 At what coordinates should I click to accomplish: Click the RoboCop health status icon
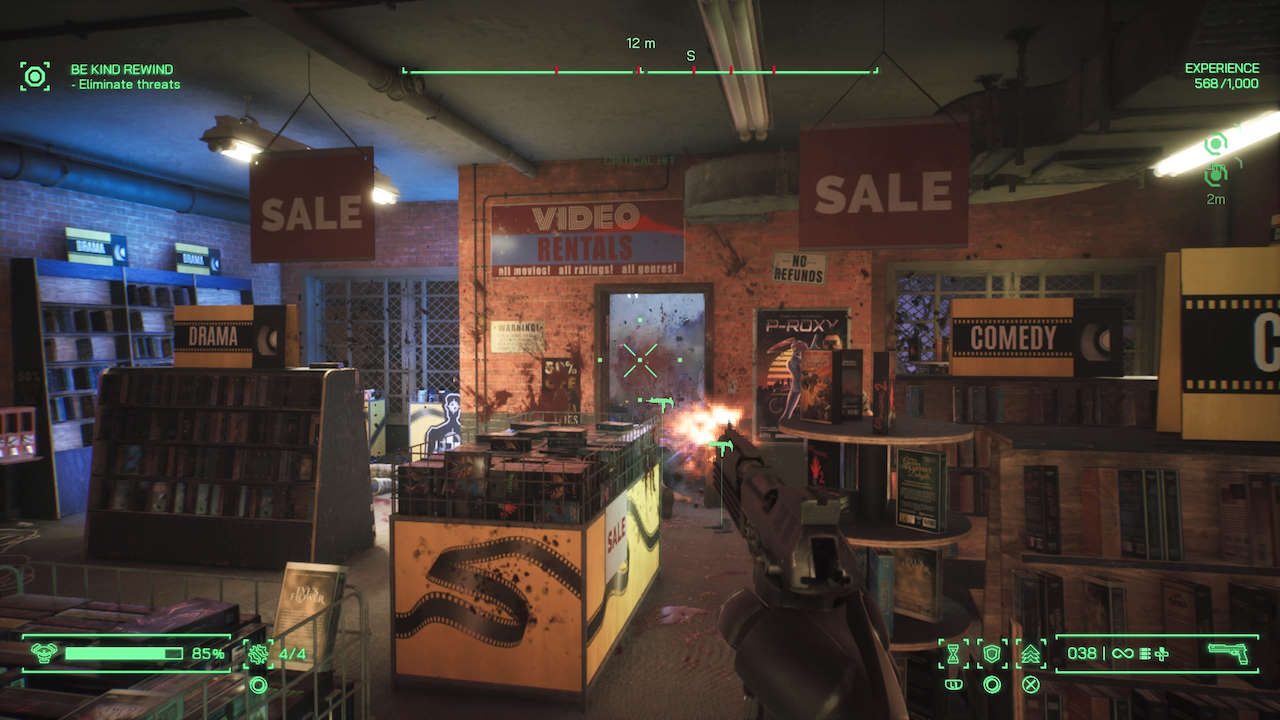click(x=42, y=654)
